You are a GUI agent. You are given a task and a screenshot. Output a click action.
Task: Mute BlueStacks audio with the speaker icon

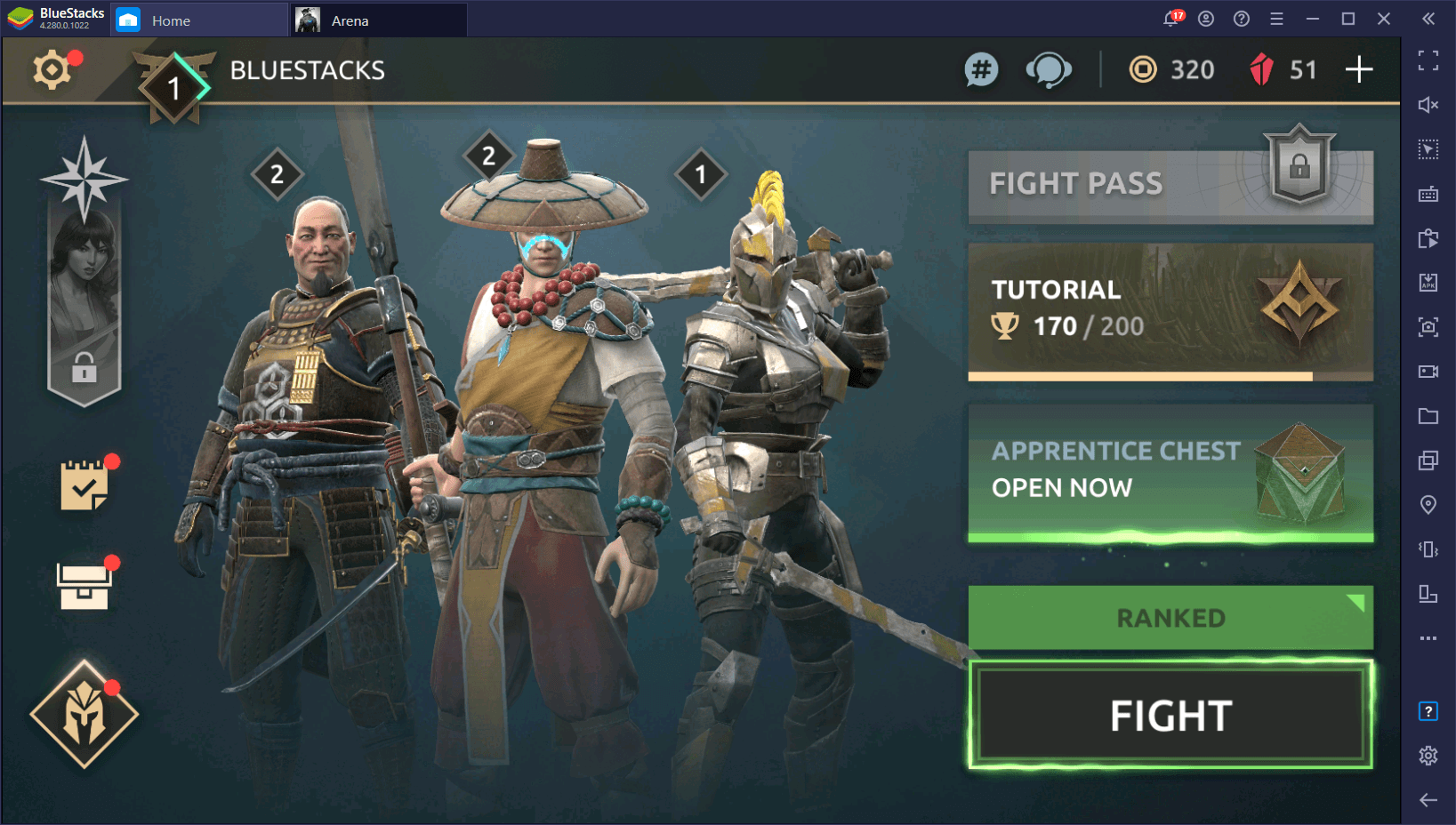click(x=1428, y=105)
